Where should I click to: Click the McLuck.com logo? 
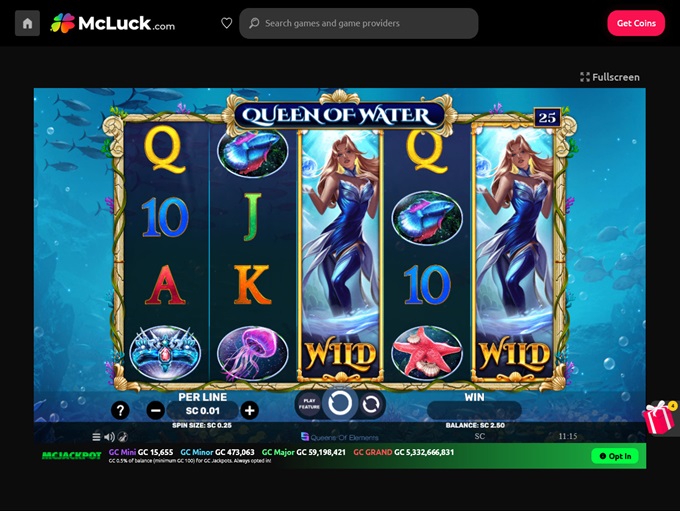point(113,23)
